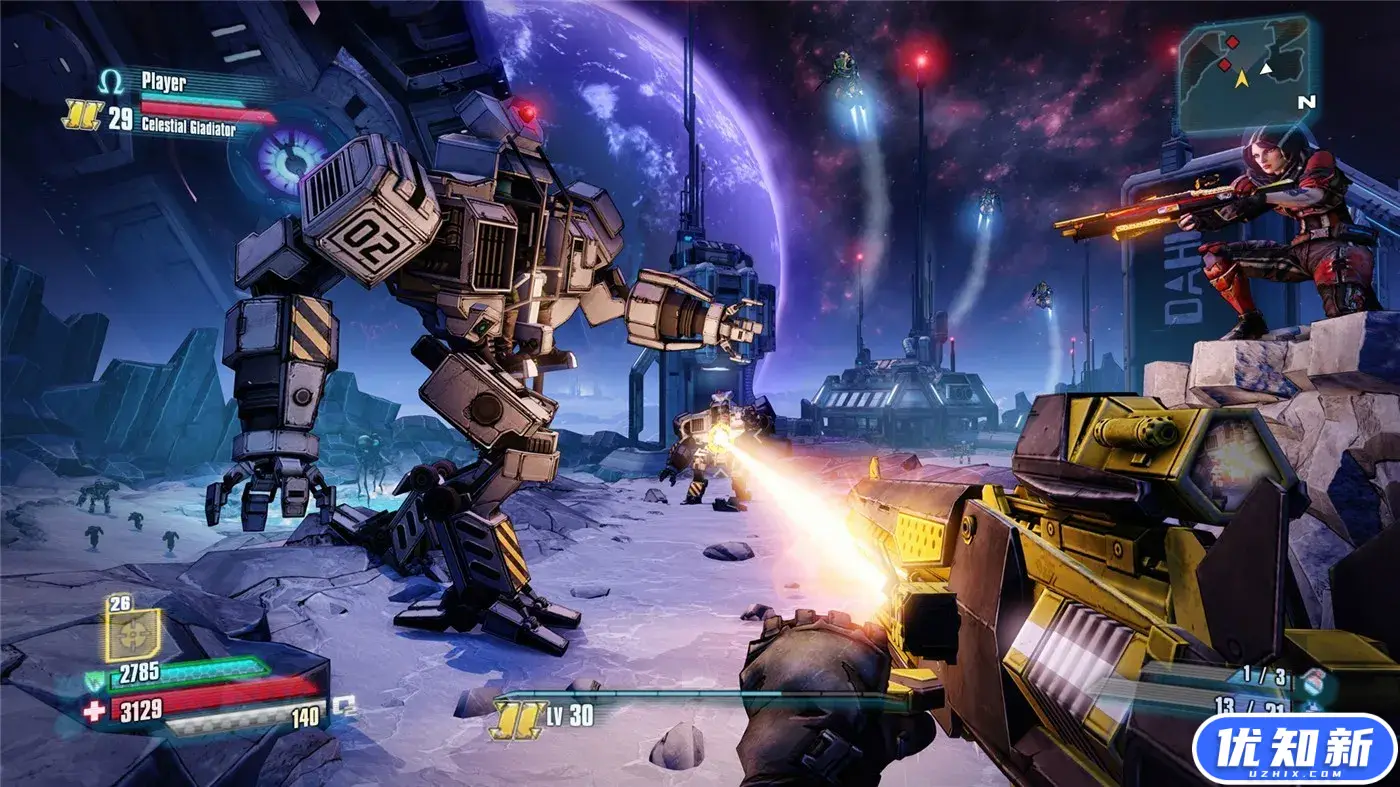1400x787 pixels.
Task: Click the green shield icon
Action: [x=95, y=682]
